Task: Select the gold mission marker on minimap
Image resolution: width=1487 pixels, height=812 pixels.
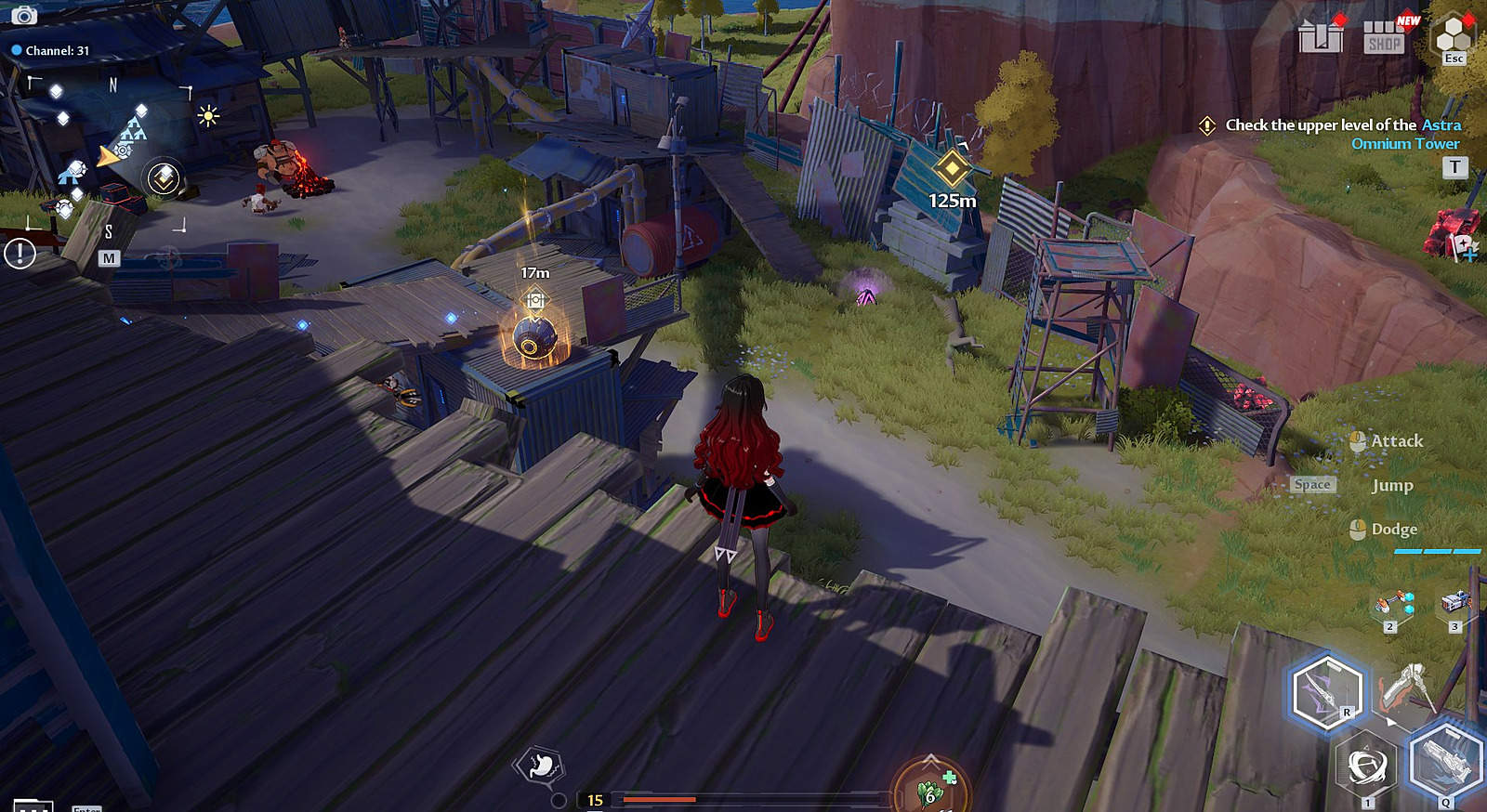Action: pyautogui.click(x=164, y=177)
